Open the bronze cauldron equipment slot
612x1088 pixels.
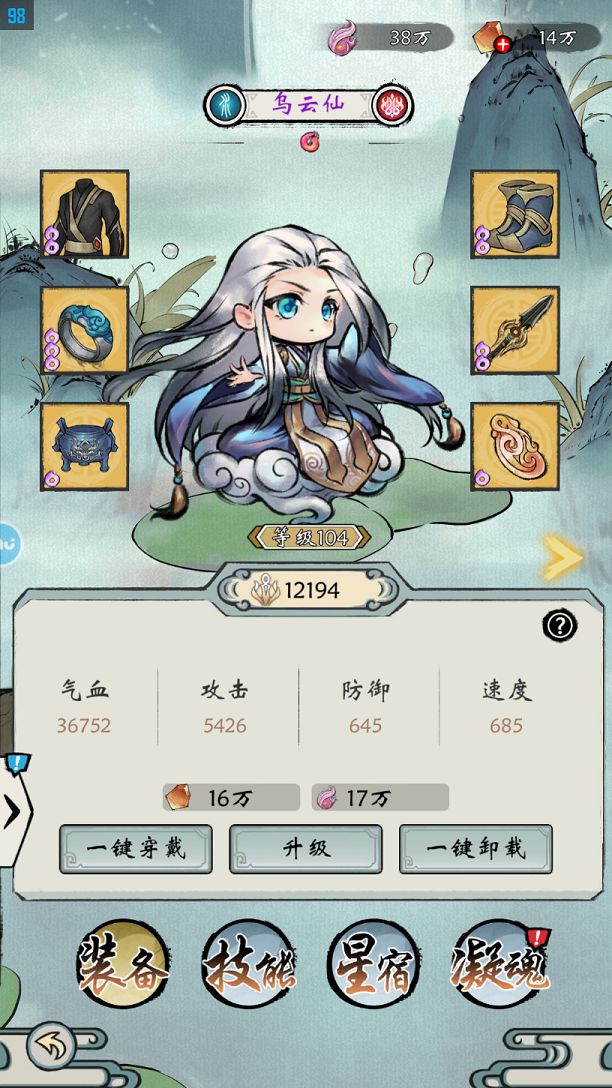(85, 446)
